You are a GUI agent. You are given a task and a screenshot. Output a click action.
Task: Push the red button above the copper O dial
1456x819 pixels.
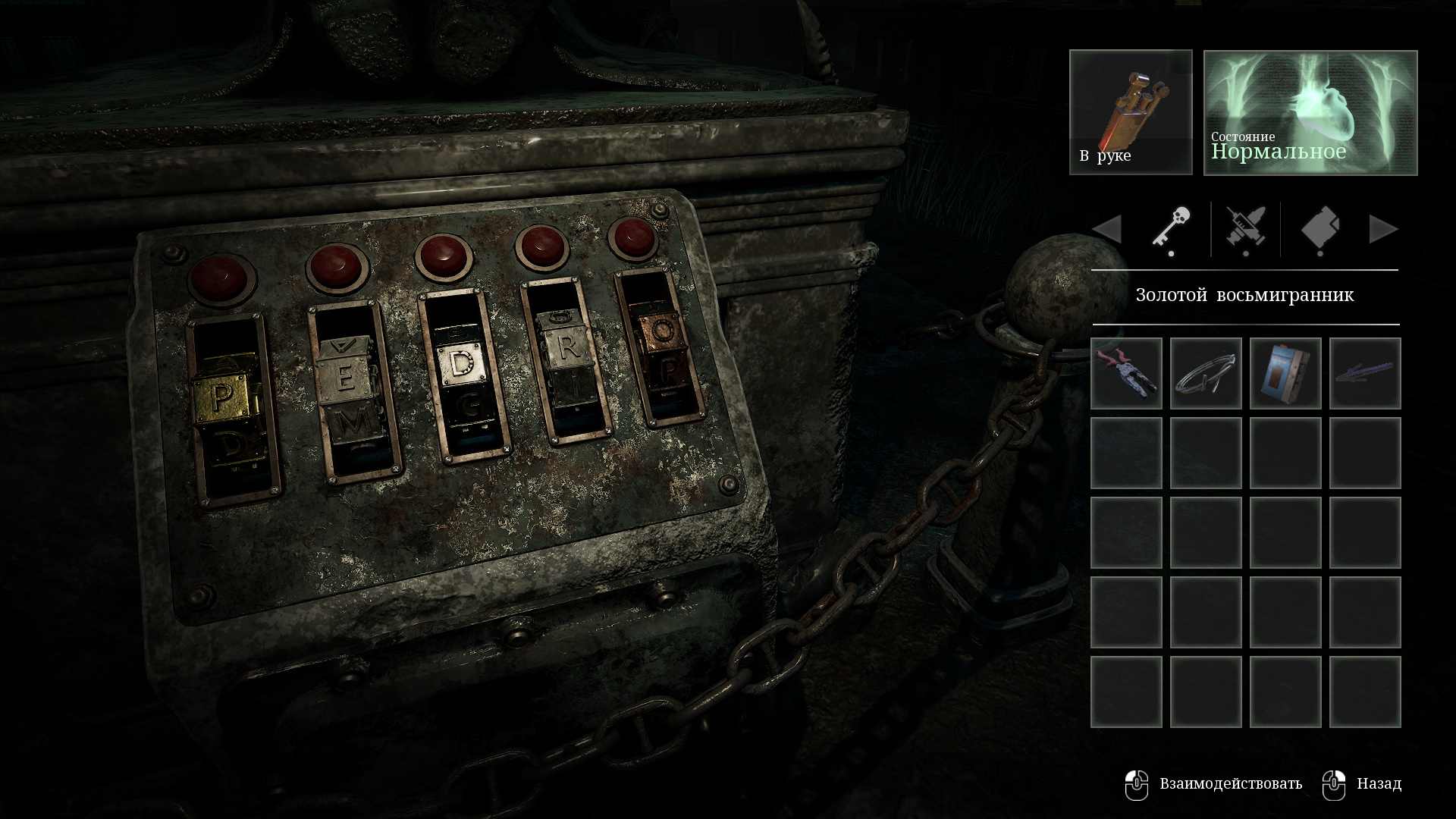point(634,237)
